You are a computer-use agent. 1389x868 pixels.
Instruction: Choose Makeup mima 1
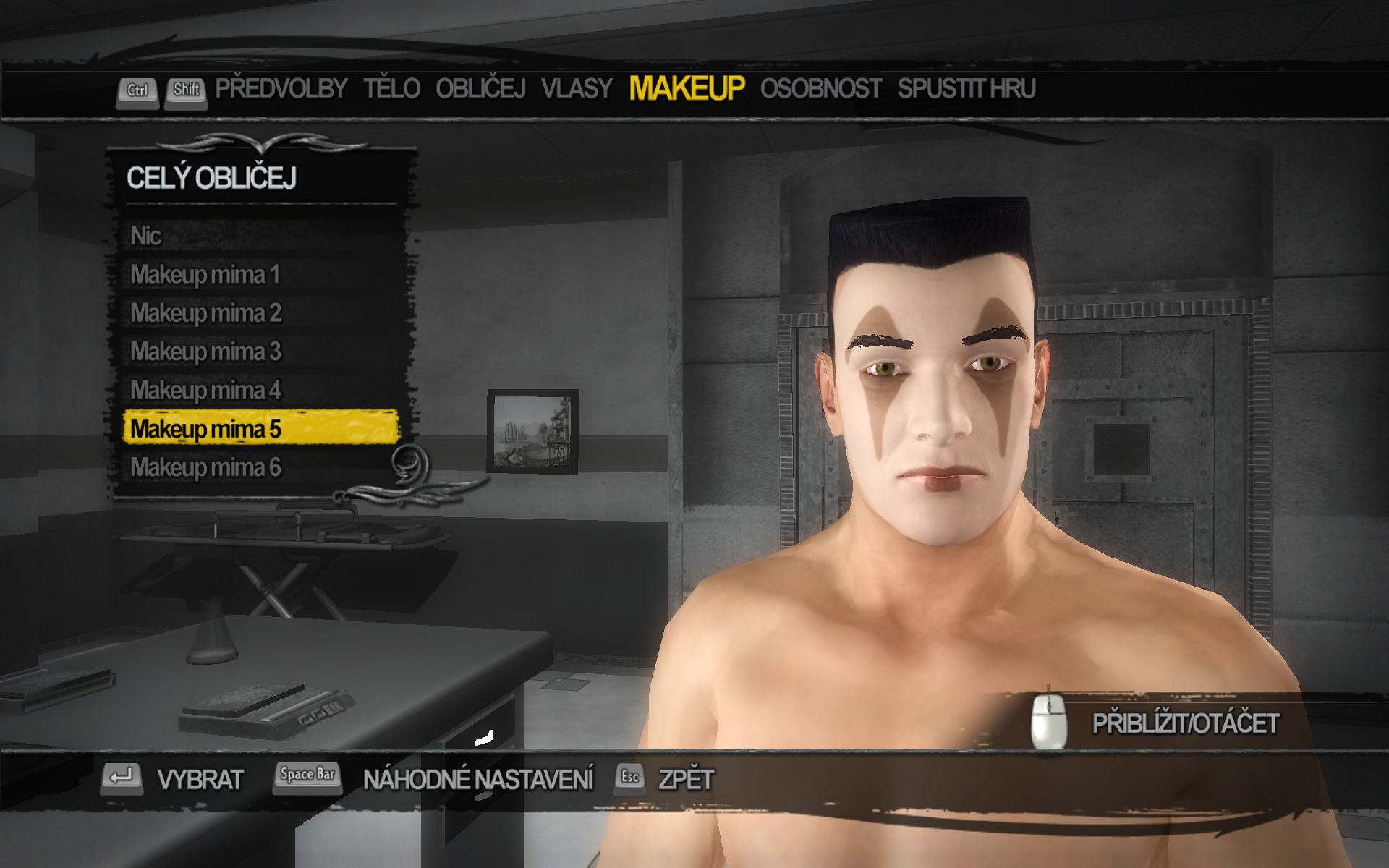pos(205,275)
